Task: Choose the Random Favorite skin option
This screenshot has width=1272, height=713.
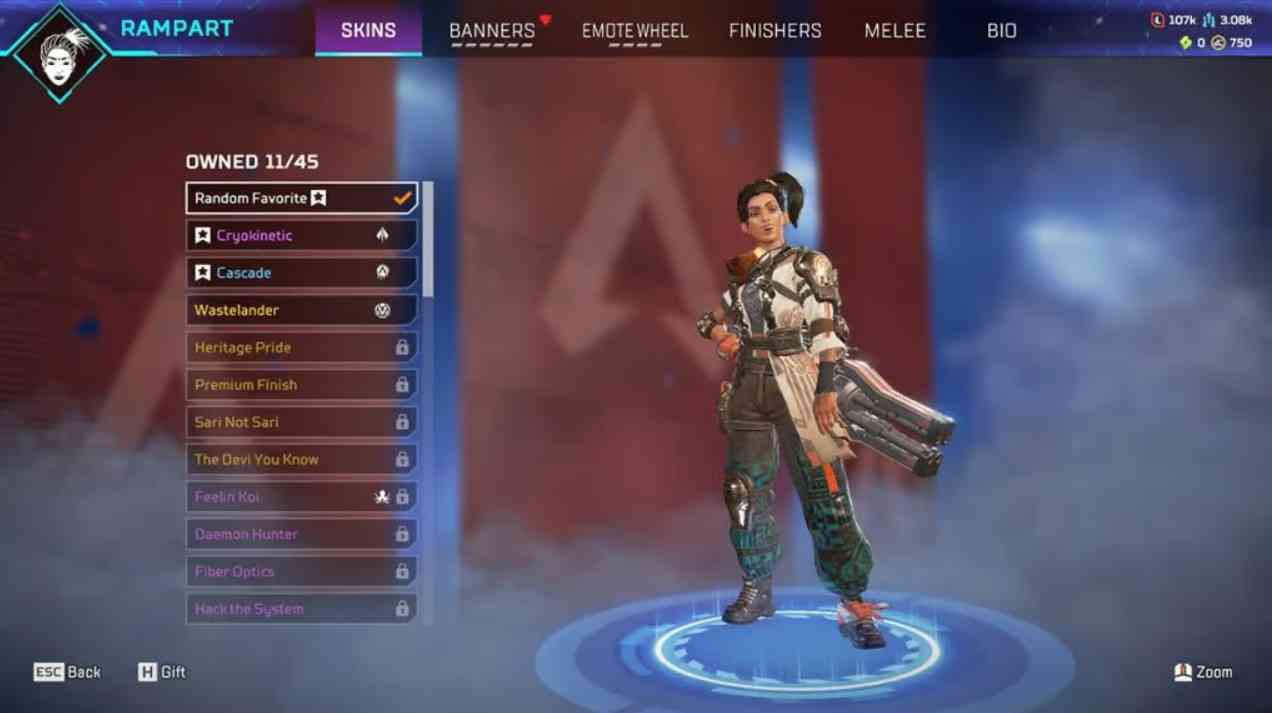Action: [301, 198]
